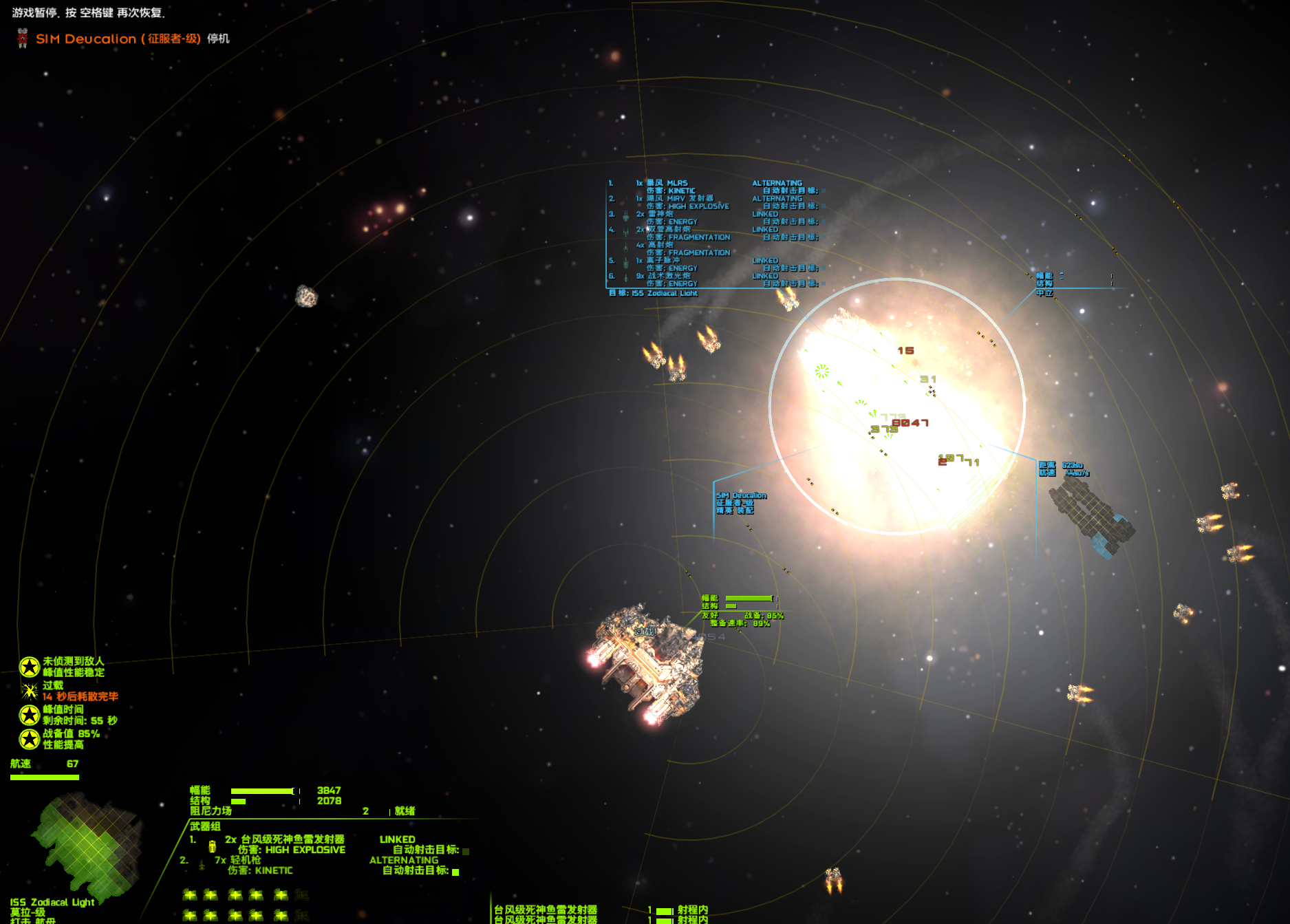Viewport: 1290px width, 924px height.
Task: Click the SIM Deucalion target icon at top
Action: 23,39
